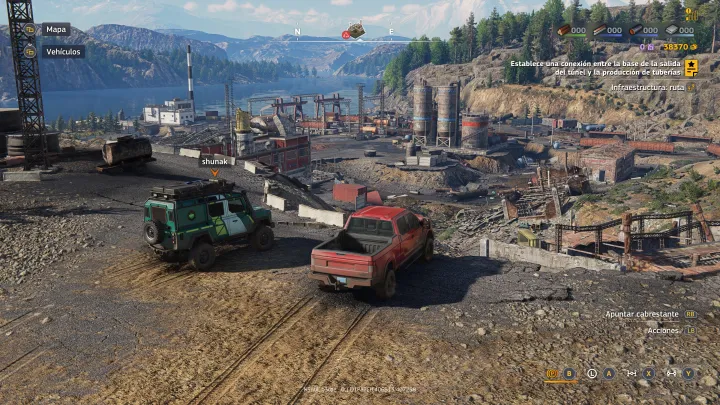720x405 pixels.
Task: Select the truck marker on the compass
Action: (355, 30)
